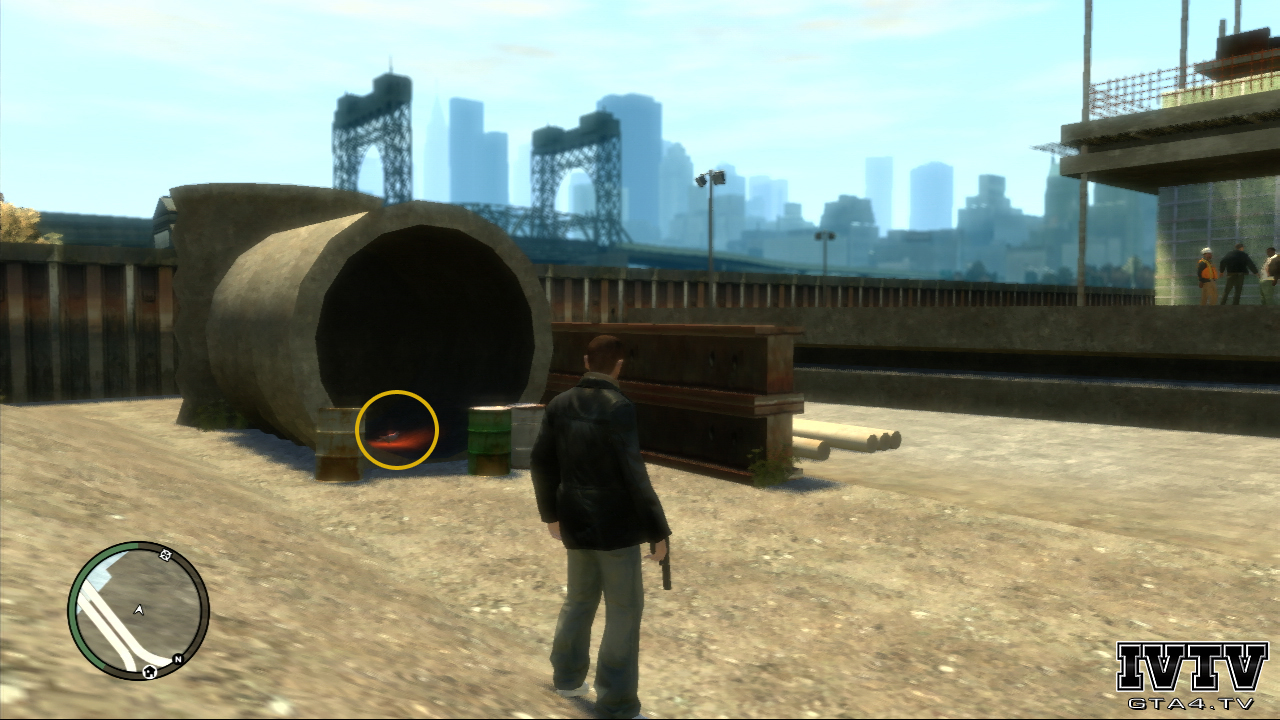Open the IVTV GTA4.TV watermark logo
This screenshot has width=1280, height=720.
coord(1191,675)
